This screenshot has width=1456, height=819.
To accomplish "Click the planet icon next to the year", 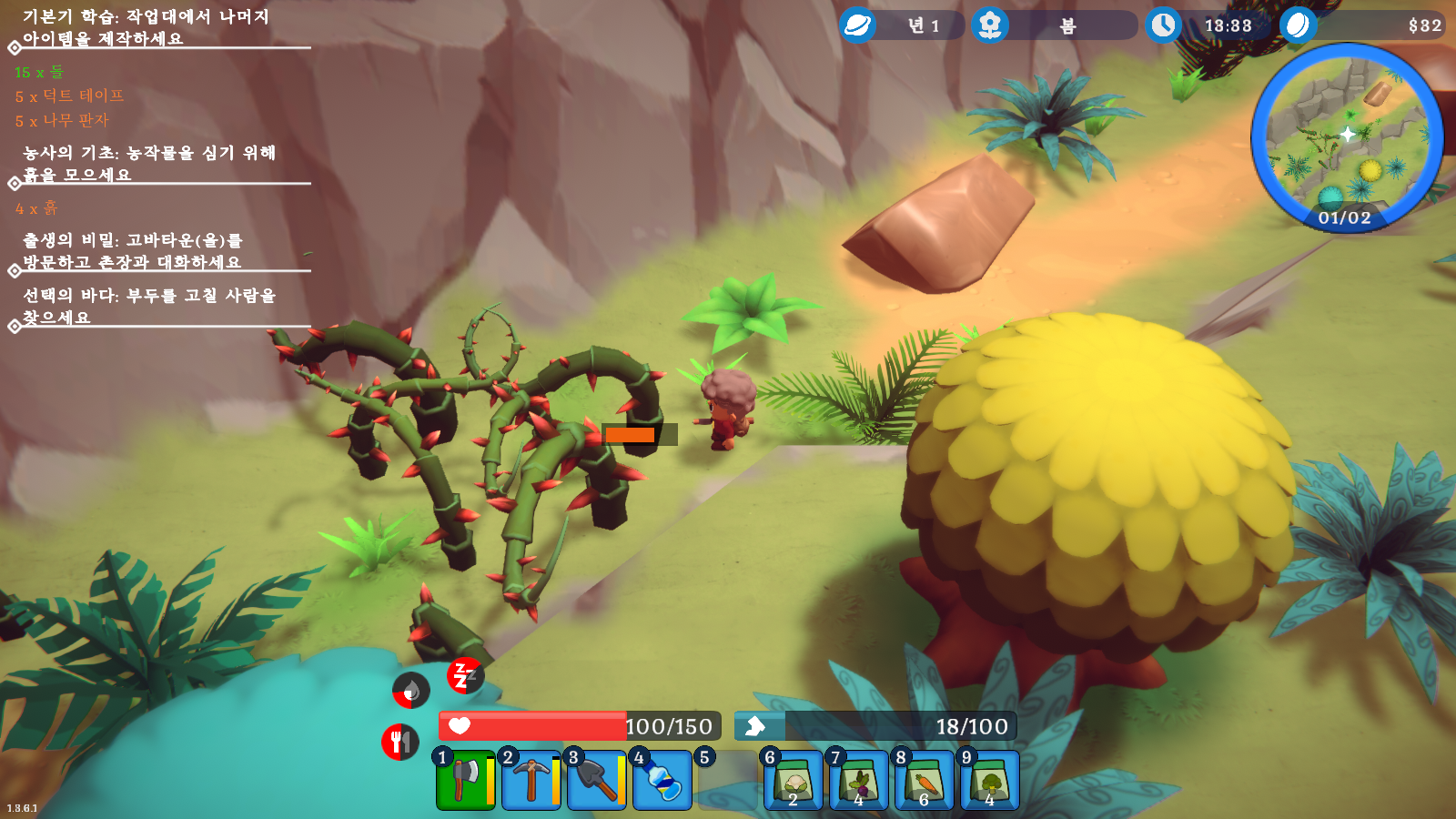I will click(857, 25).
